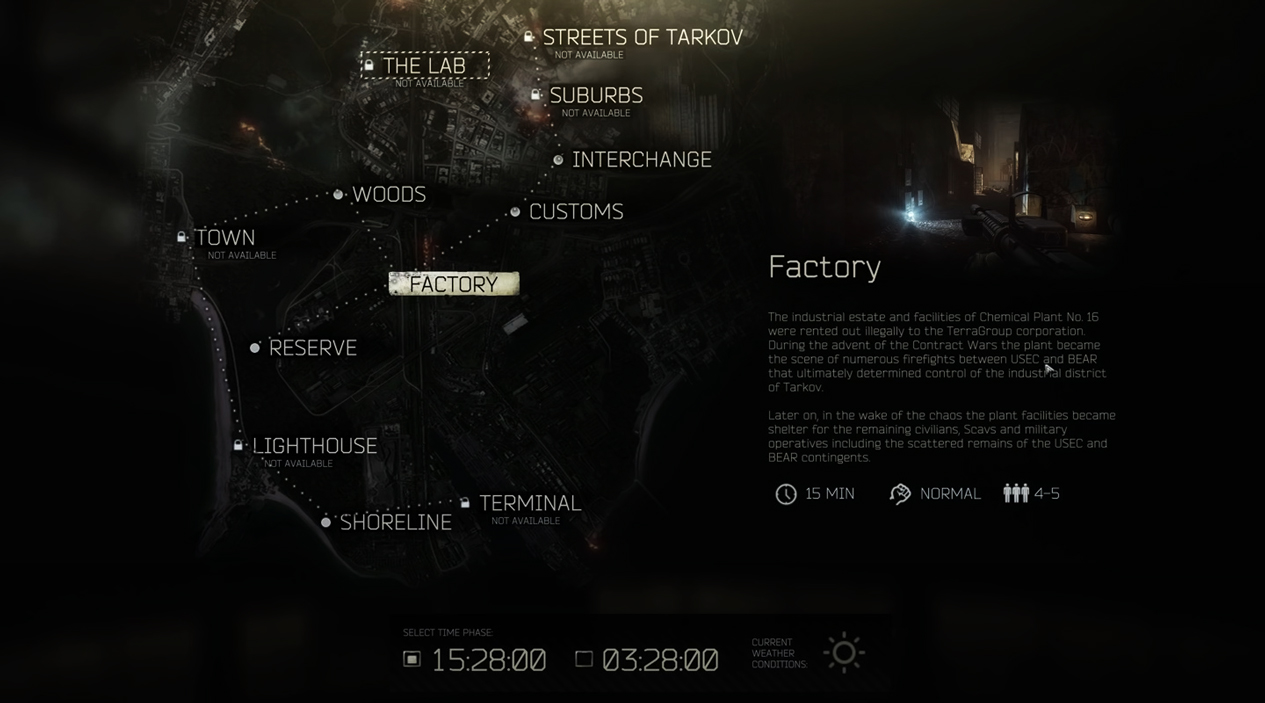1265x703 pixels.
Task: Click the locked Streets of Tarkov entry
Action: (x=642, y=38)
